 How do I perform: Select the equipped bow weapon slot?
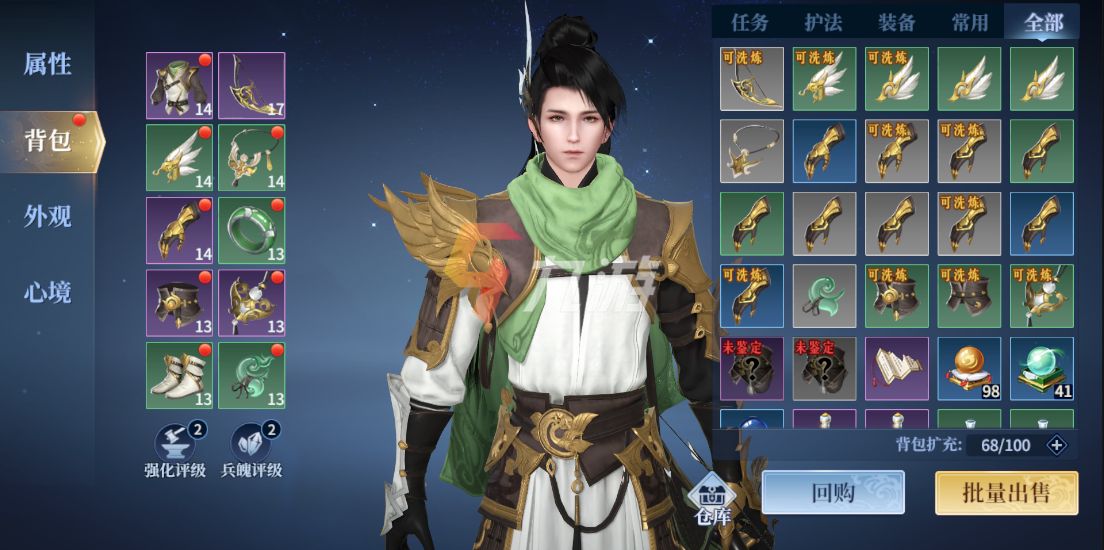click(251, 85)
